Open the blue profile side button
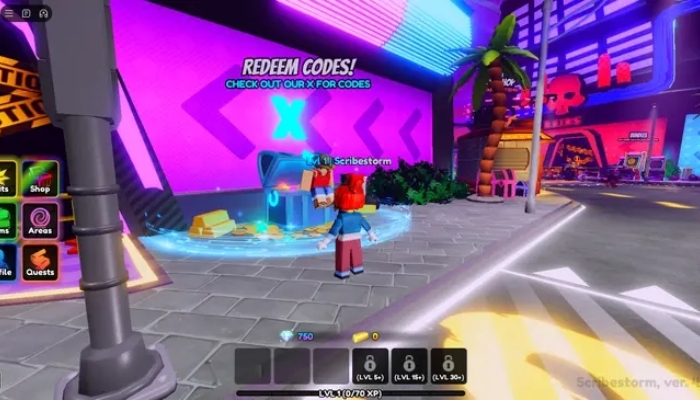The height and width of the screenshot is (400, 700). pos(5,262)
